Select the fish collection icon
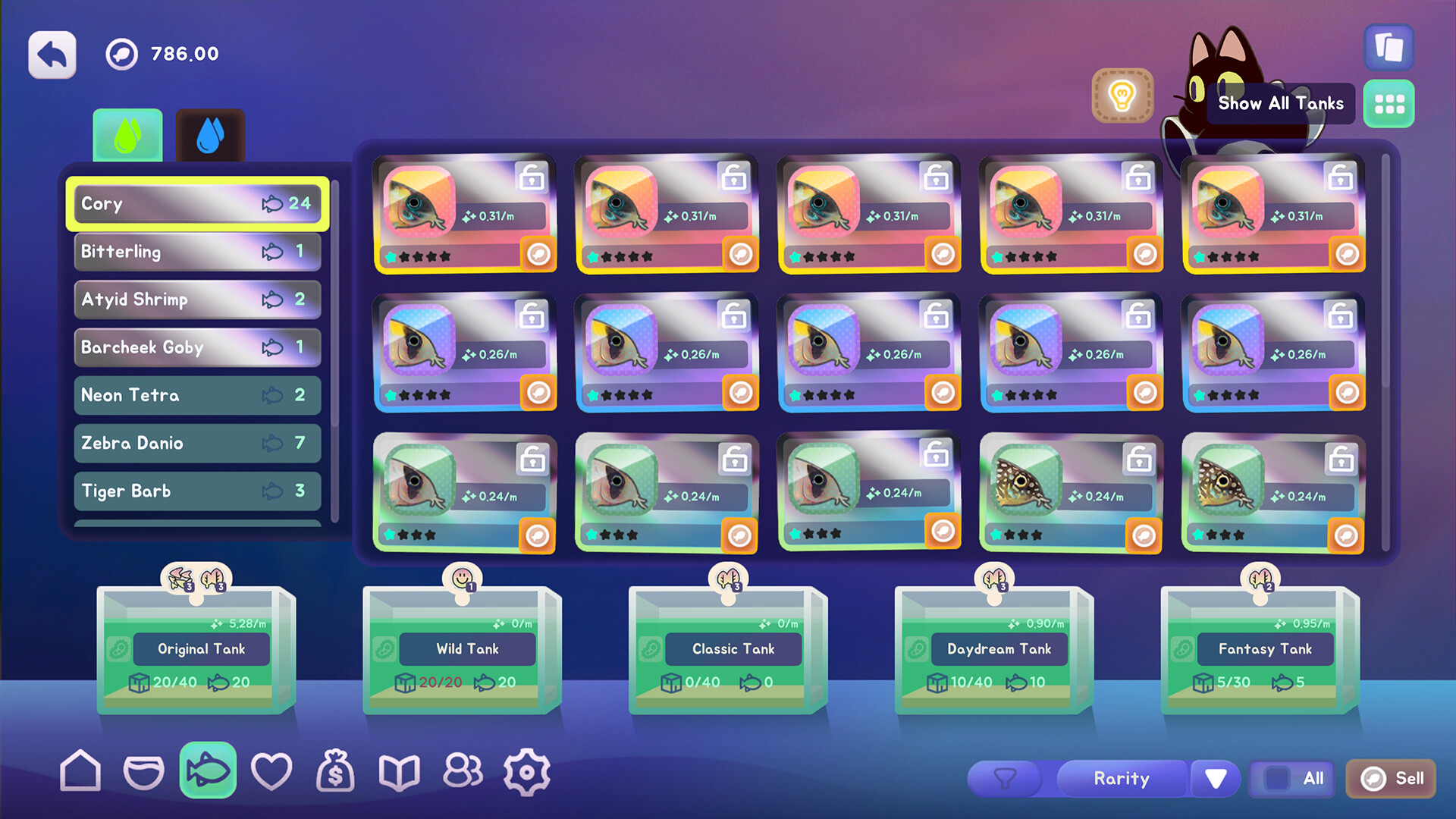Viewport: 1456px width, 819px height. (207, 770)
